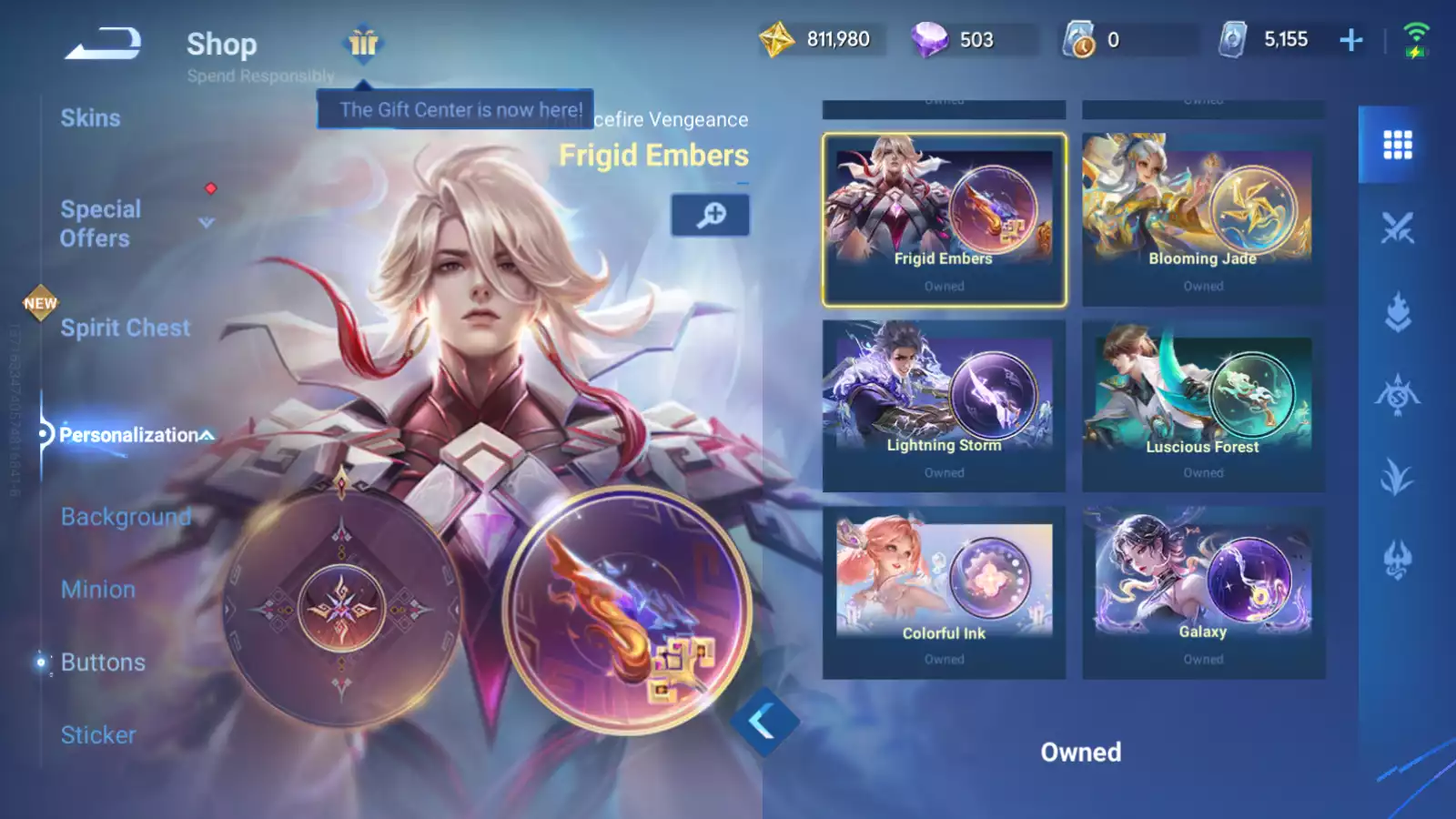The width and height of the screenshot is (1456, 819).
Task: Choose the Minion category
Action: pos(98,590)
